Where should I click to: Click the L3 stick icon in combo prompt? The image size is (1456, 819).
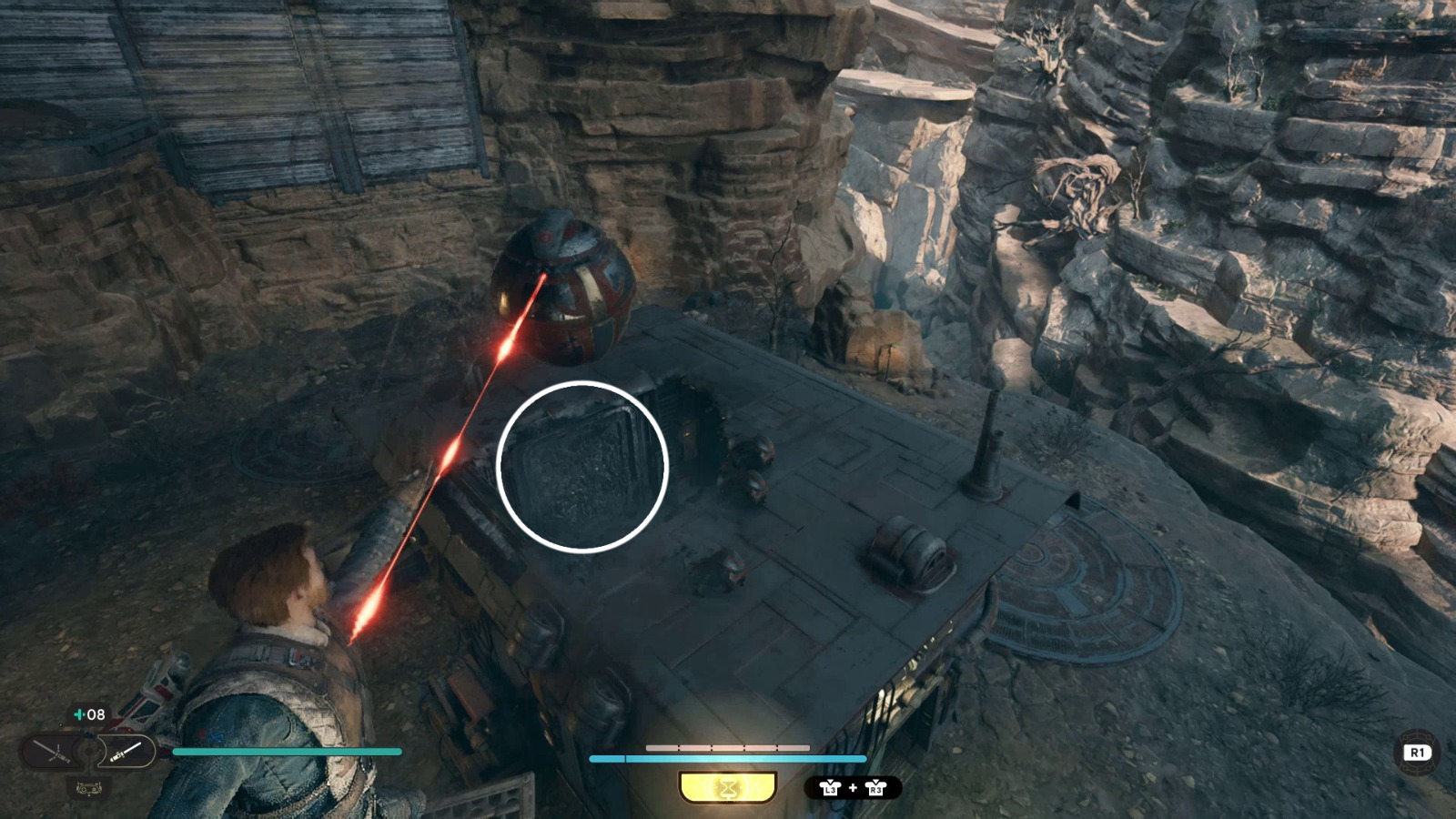point(831,788)
